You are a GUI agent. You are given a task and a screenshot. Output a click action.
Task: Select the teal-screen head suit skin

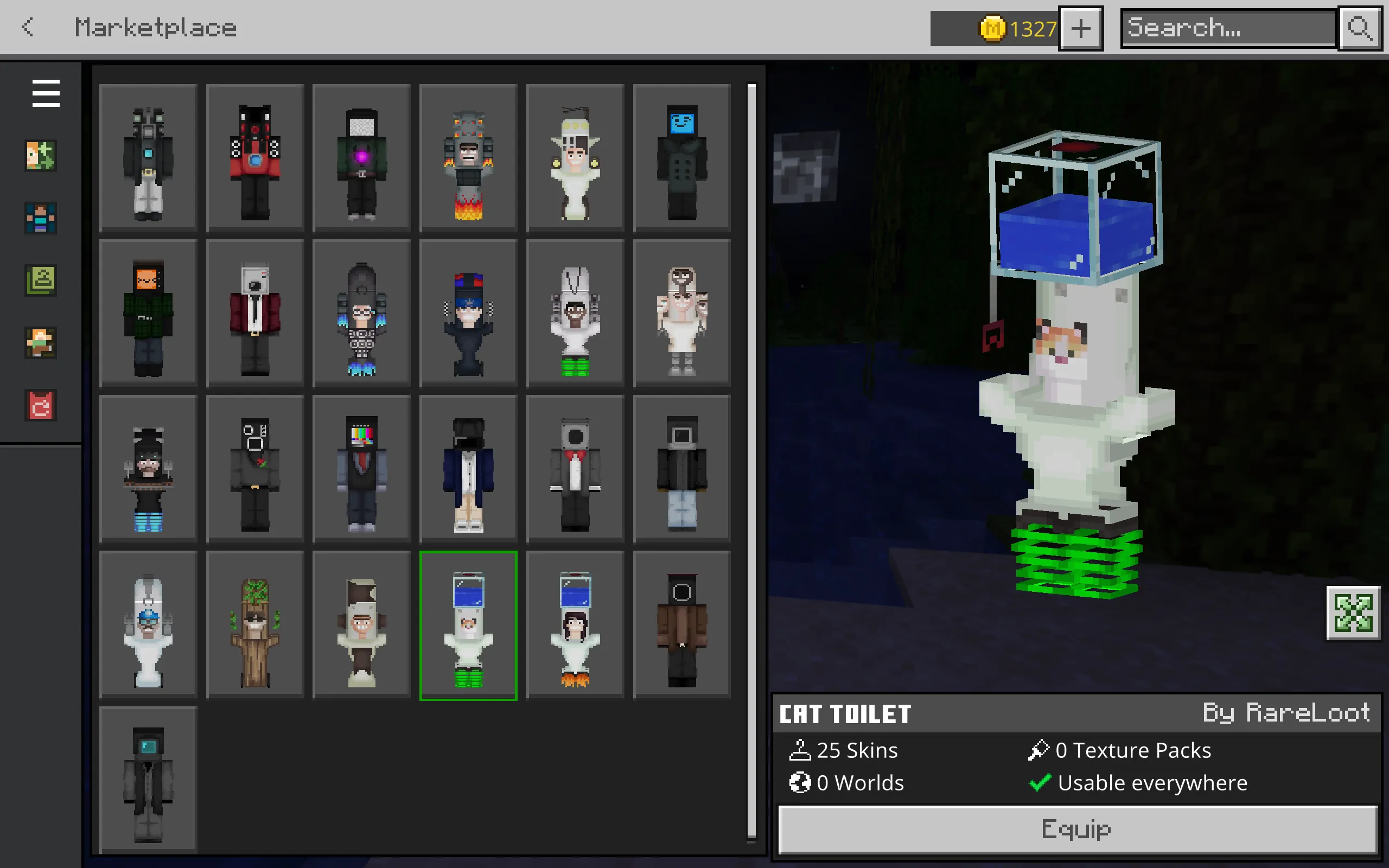pyautogui.click(x=148, y=781)
